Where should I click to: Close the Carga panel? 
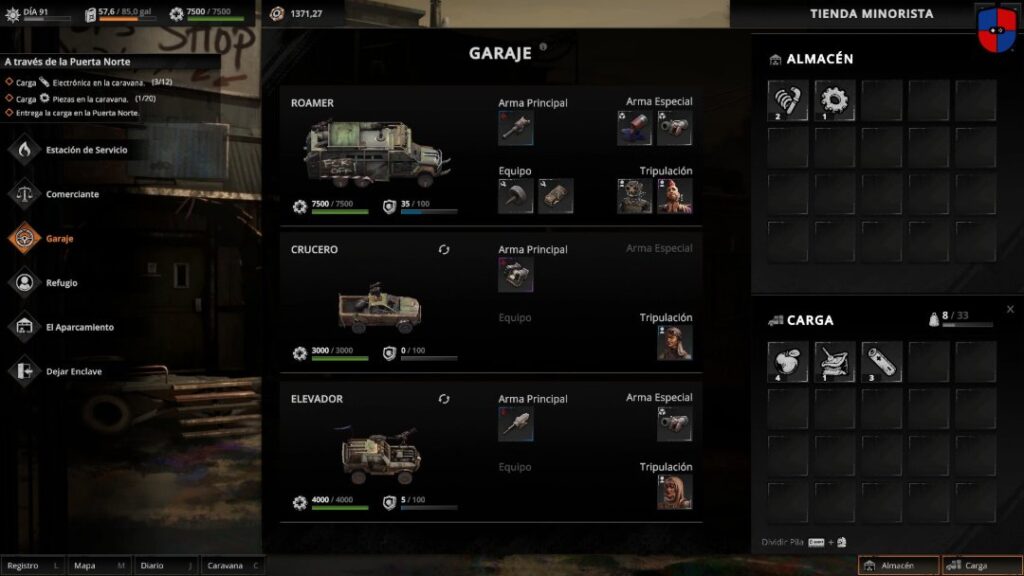point(1010,310)
